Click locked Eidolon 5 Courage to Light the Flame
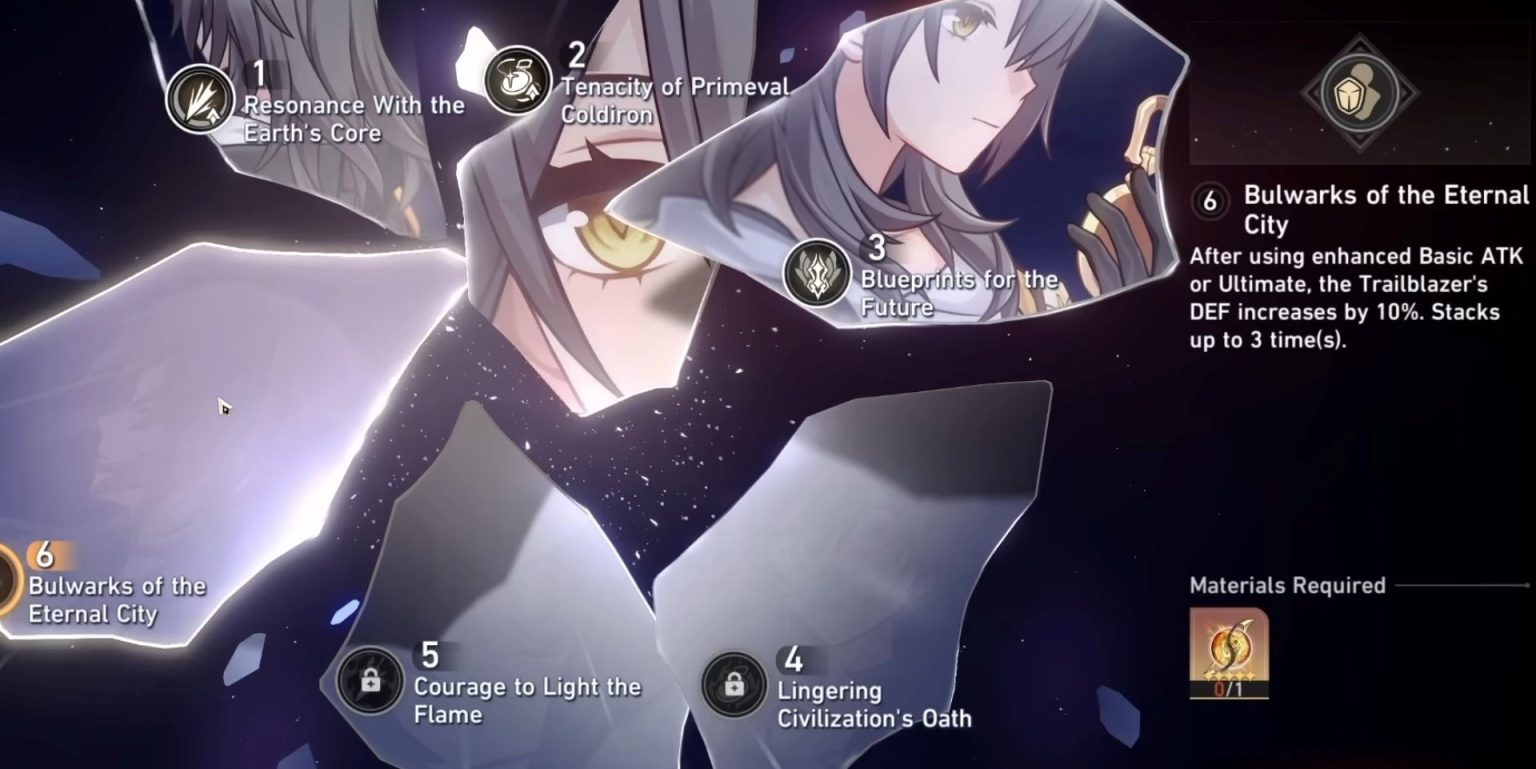1536x769 pixels. click(x=370, y=680)
